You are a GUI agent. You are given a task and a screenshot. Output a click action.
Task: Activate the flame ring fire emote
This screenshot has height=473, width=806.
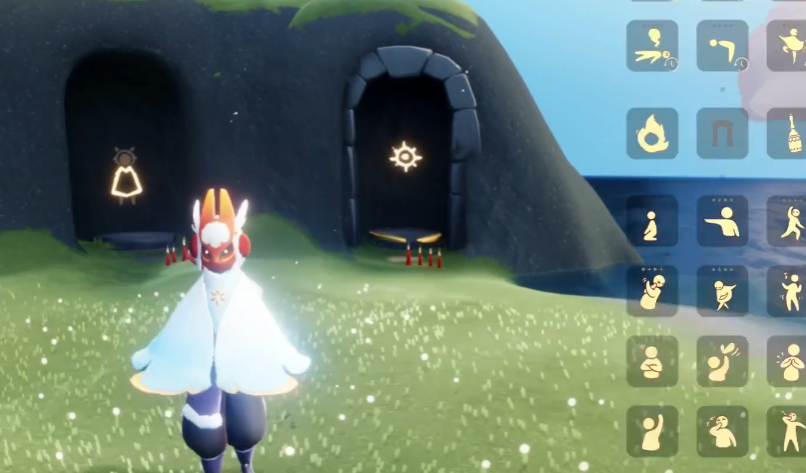(652, 133)
